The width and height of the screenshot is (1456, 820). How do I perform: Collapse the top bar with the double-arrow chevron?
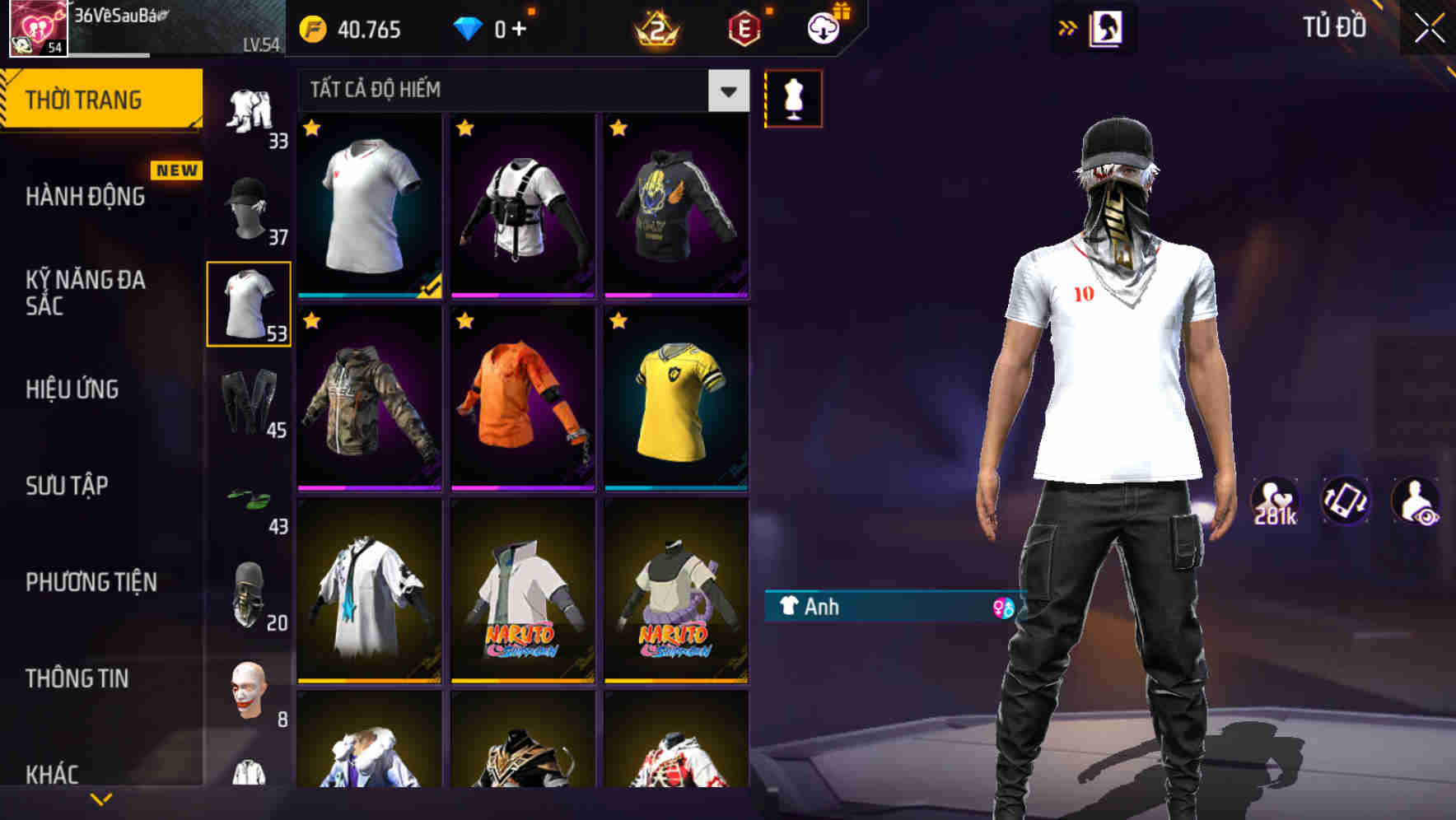[1068, 26]
